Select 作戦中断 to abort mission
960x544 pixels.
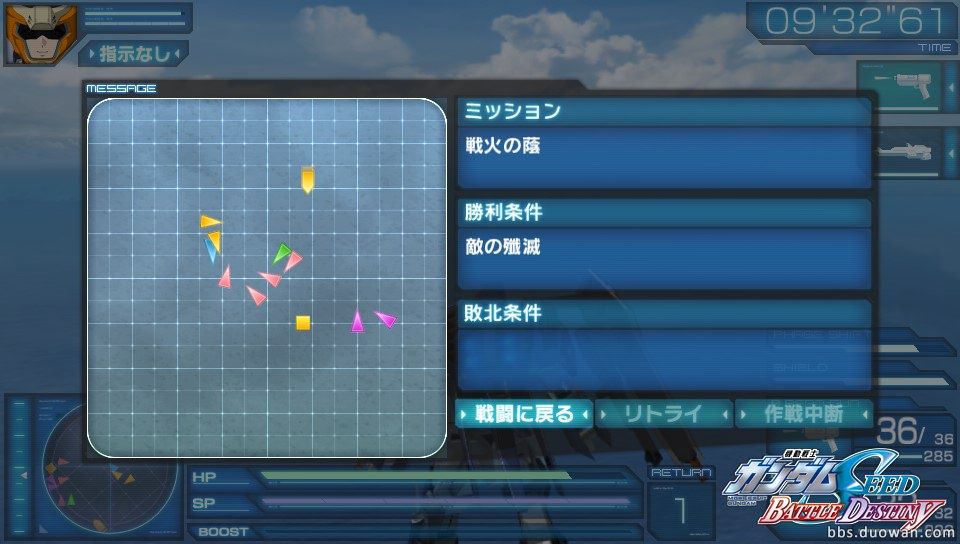point(803,413)
